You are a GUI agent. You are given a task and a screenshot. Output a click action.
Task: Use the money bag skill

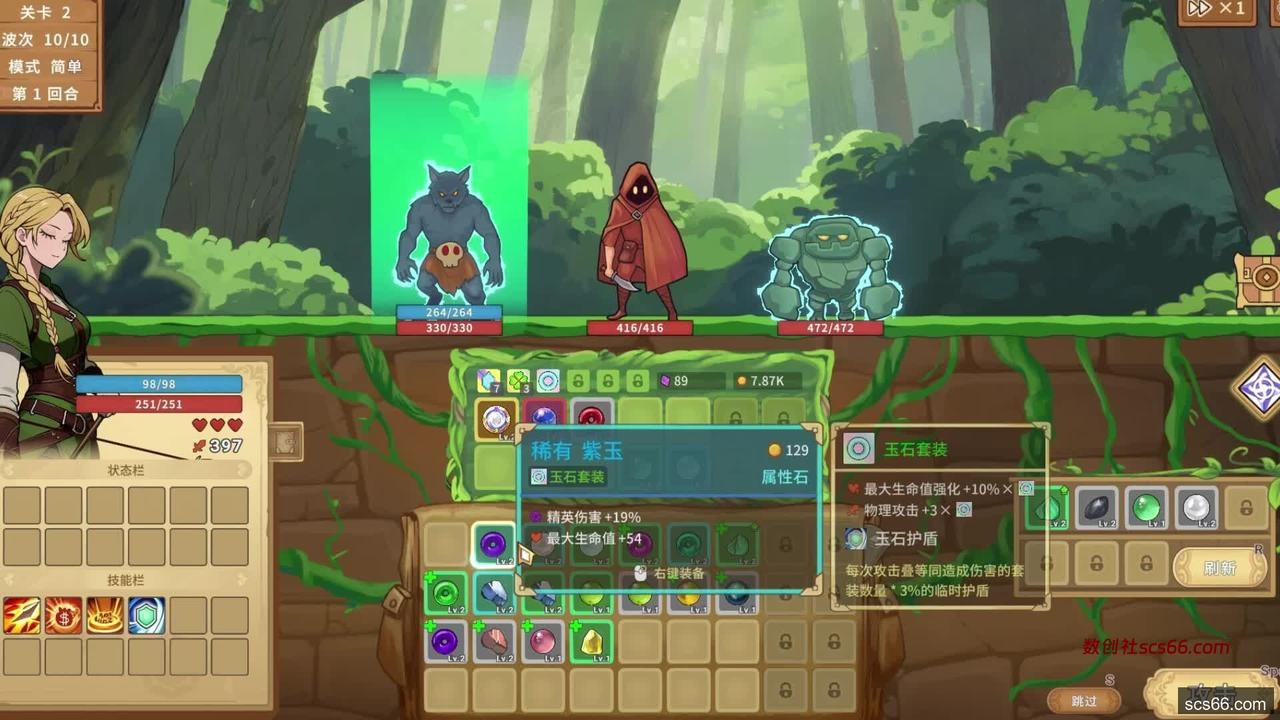click(63, 615)
